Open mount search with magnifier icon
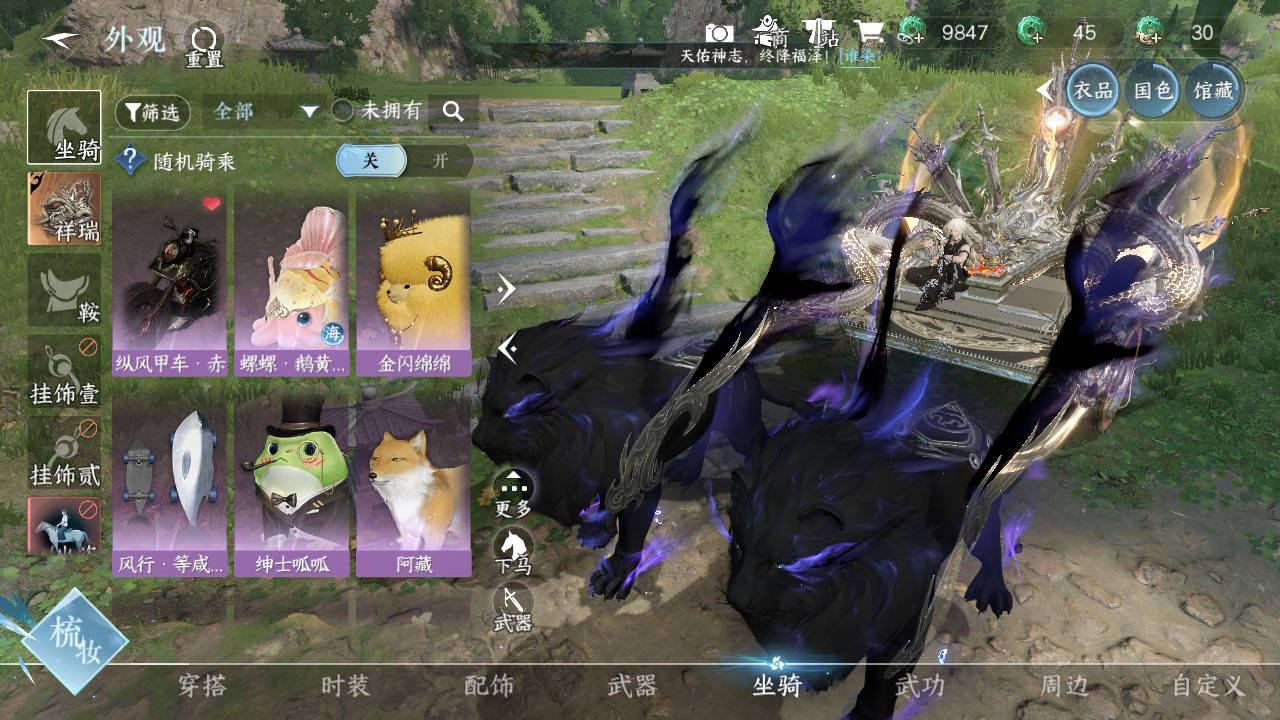Screen dimensions: 1280x720 (453, 111)
